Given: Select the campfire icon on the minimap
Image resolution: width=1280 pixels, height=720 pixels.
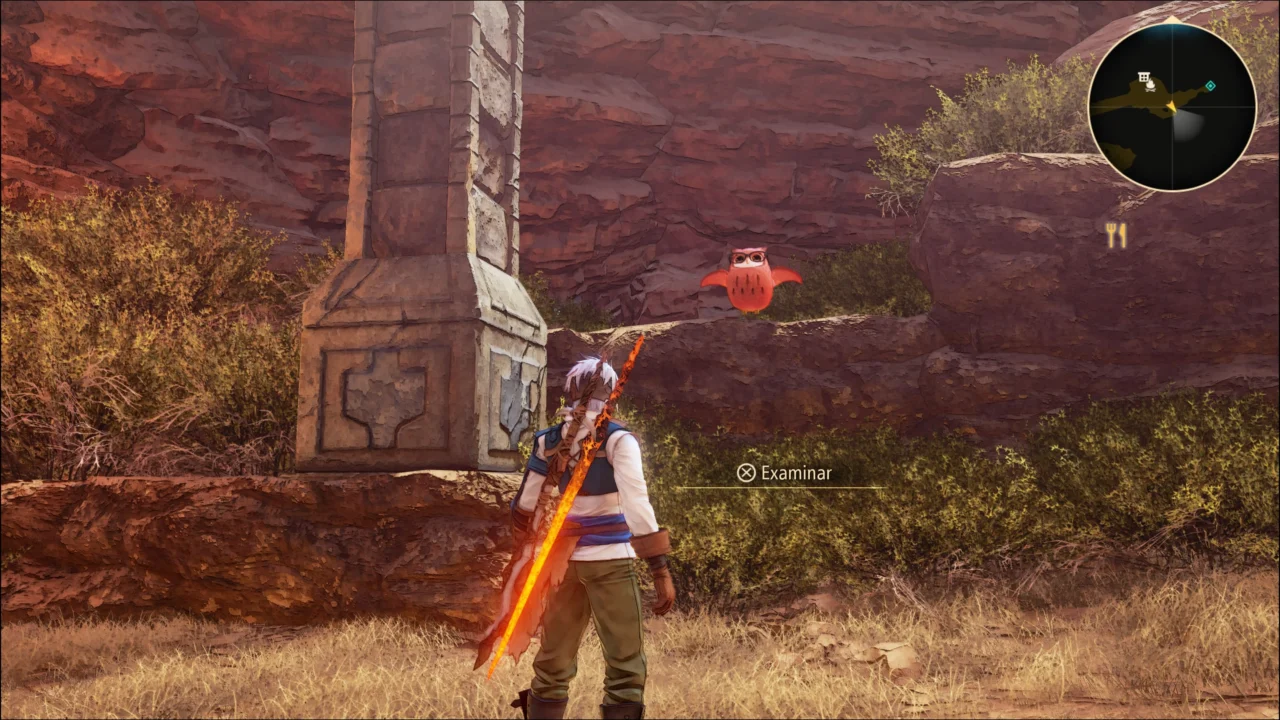Looking at the screenshot, I should pos(1152,88).
